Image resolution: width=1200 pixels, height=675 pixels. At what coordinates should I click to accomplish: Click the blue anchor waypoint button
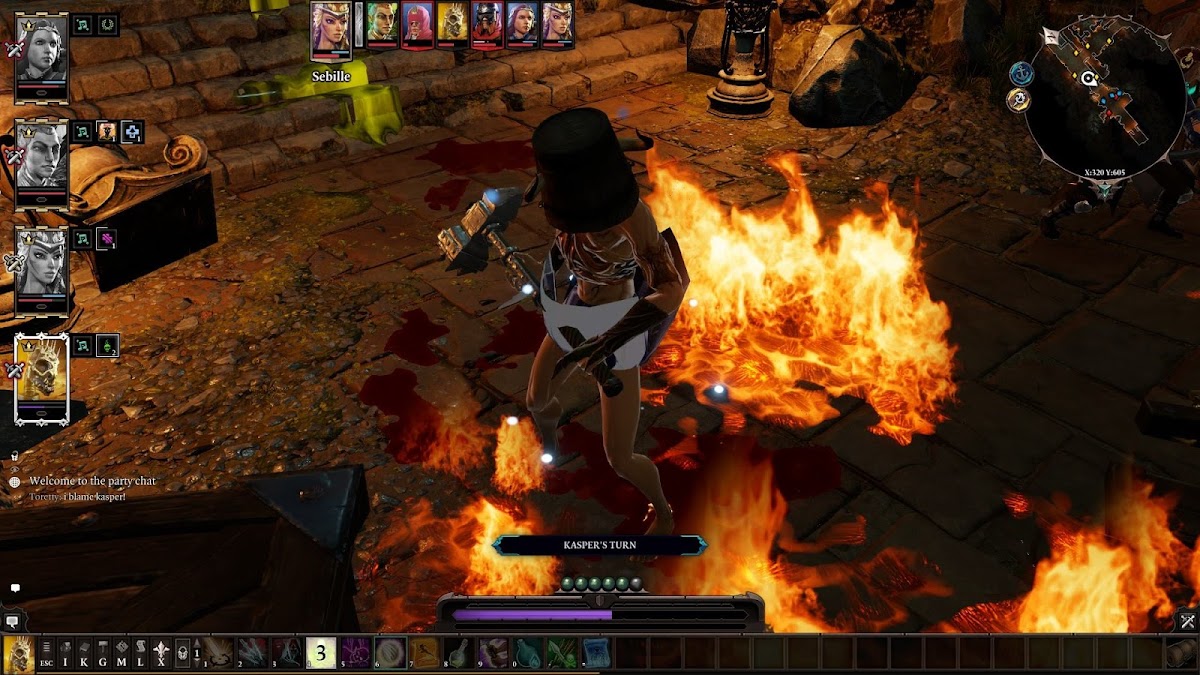coord(1021,73)
